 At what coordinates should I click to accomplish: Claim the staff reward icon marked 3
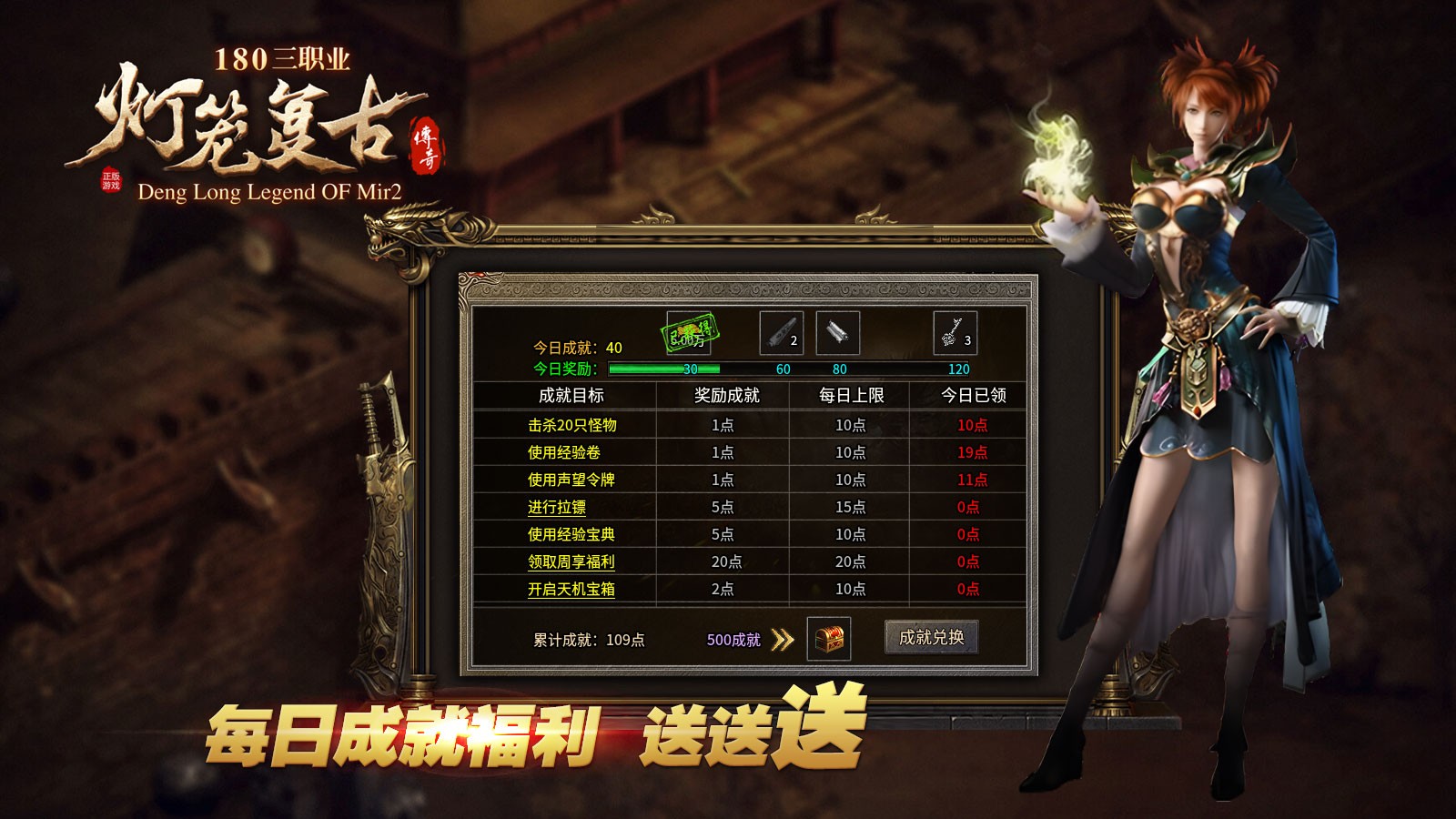(954, 333)
